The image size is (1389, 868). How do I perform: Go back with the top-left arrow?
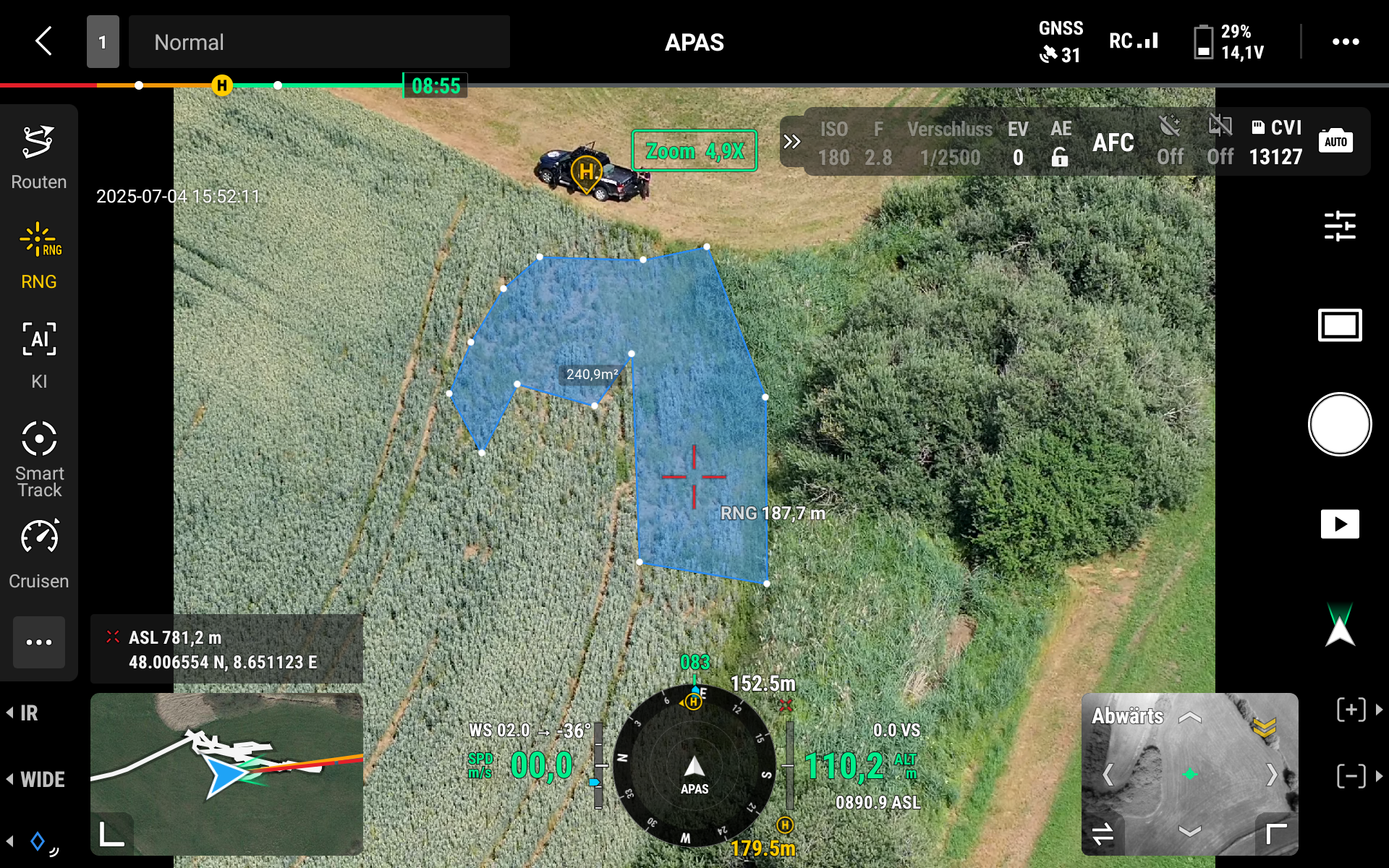coord(44,41)
